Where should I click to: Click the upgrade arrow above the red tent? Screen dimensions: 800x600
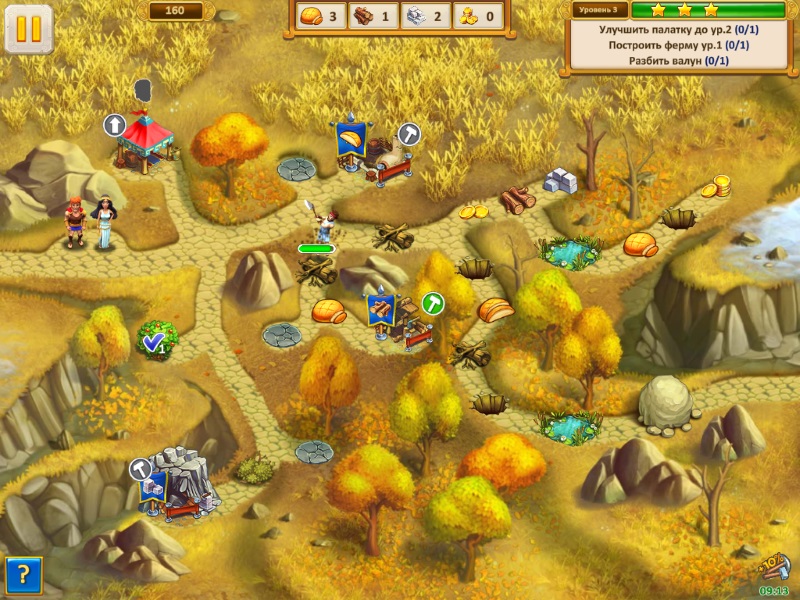coord(115,125)
